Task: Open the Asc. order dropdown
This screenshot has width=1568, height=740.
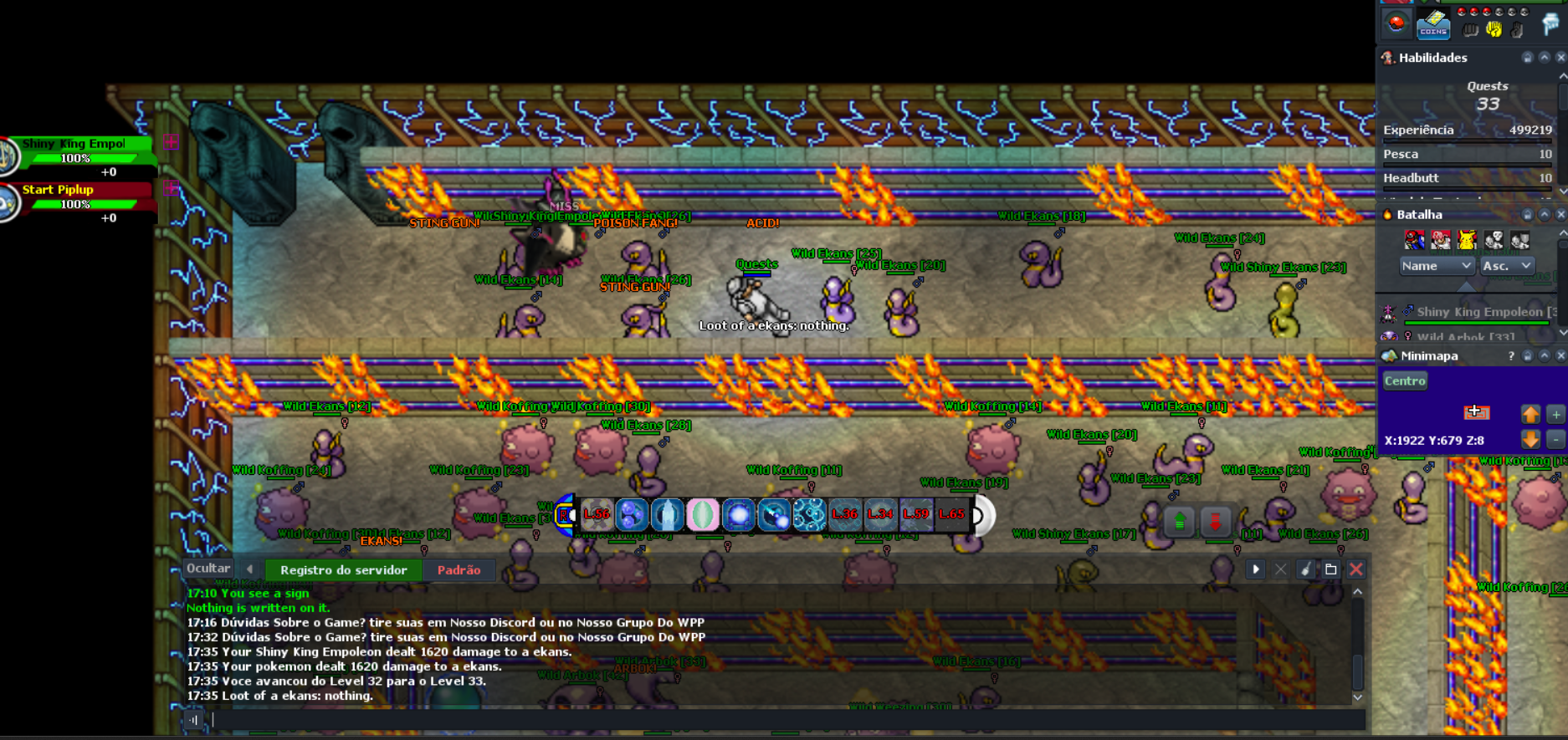Action: [1506, 266]
